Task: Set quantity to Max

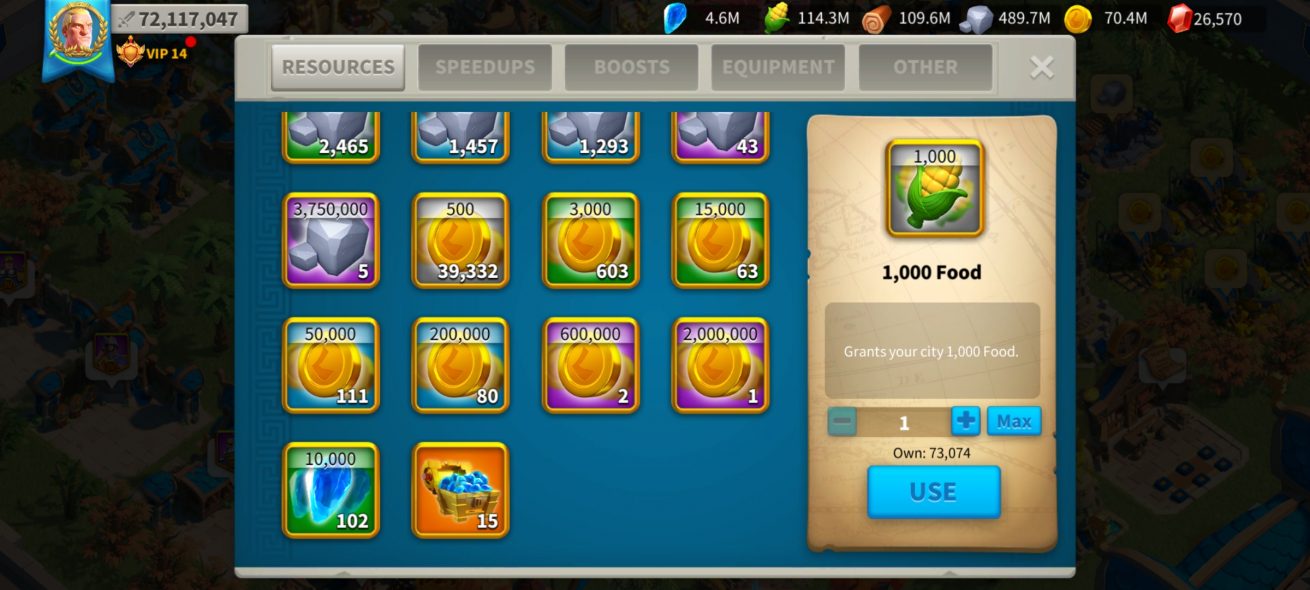Action: [x=1013, y=421]
